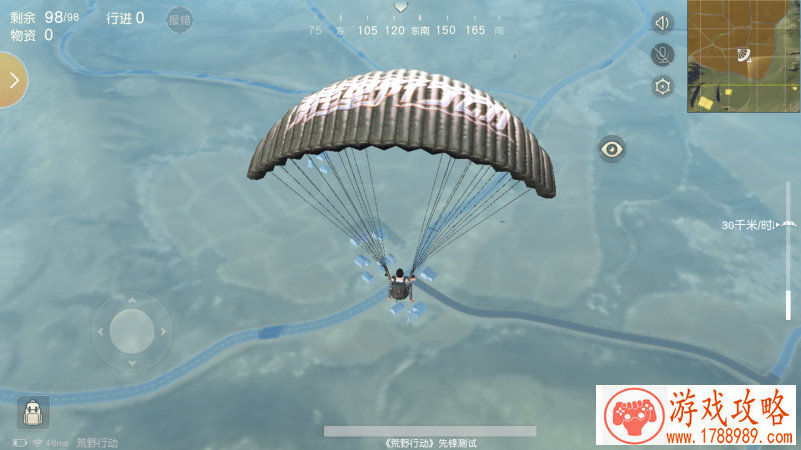The height and width of the screenshot is (450, 801).
Task: Open the gear settings menu
Action: pyautogui.click(x=662, y=86)
